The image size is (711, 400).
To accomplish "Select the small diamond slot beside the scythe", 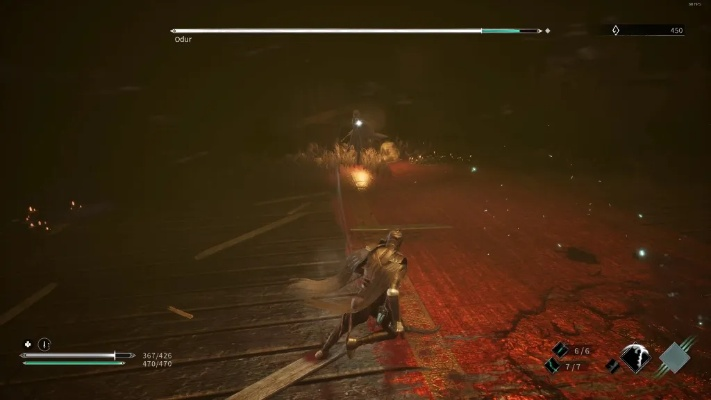I will 611,366.
